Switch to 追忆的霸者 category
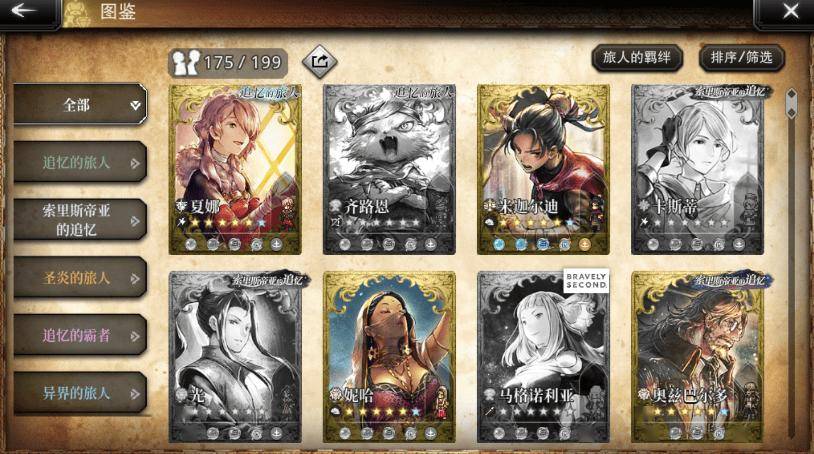The width and height of the screenshot is (814, 454). tap(80, 335)
